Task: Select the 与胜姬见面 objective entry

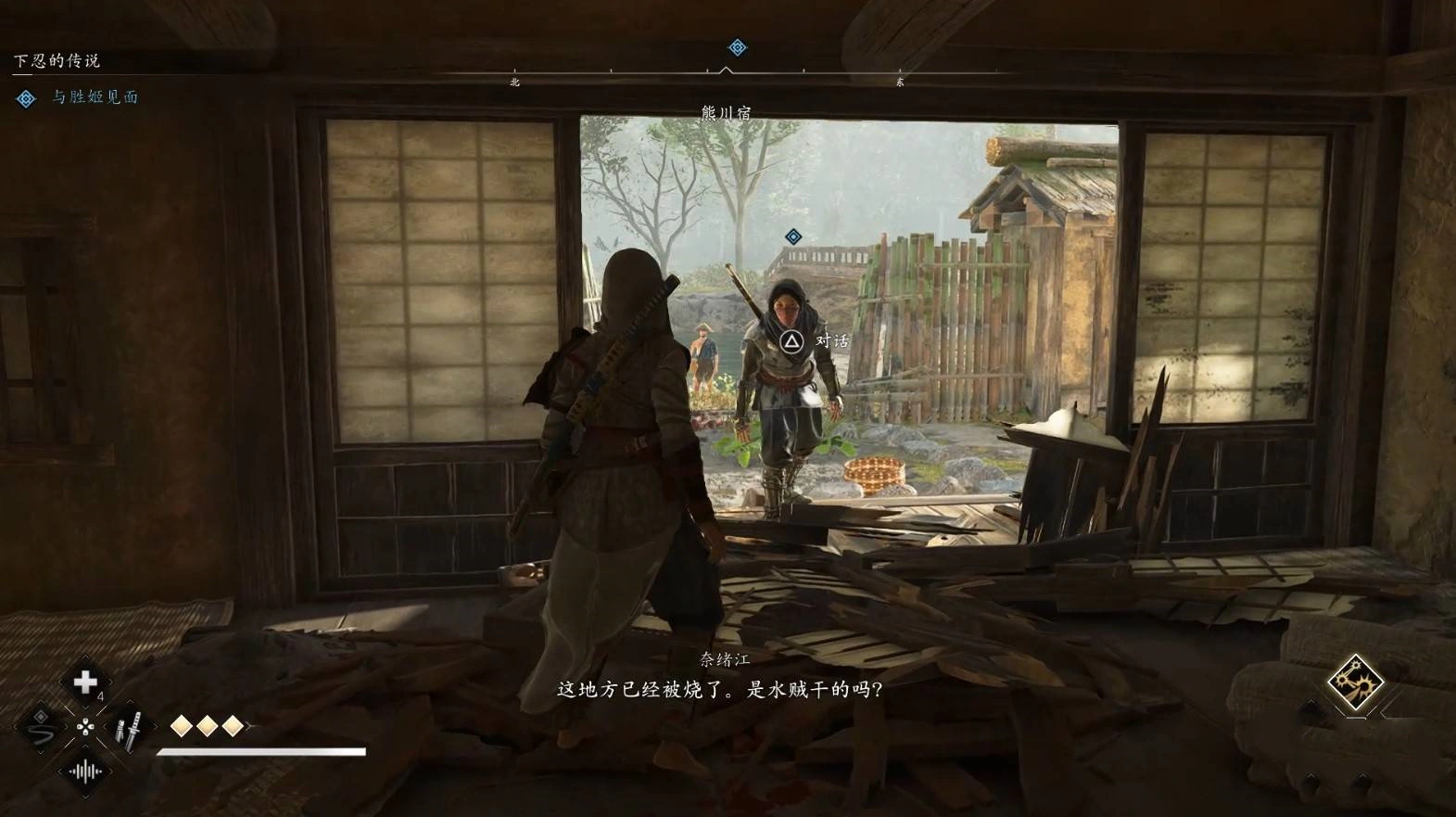Action: click(x=94, y=97)
